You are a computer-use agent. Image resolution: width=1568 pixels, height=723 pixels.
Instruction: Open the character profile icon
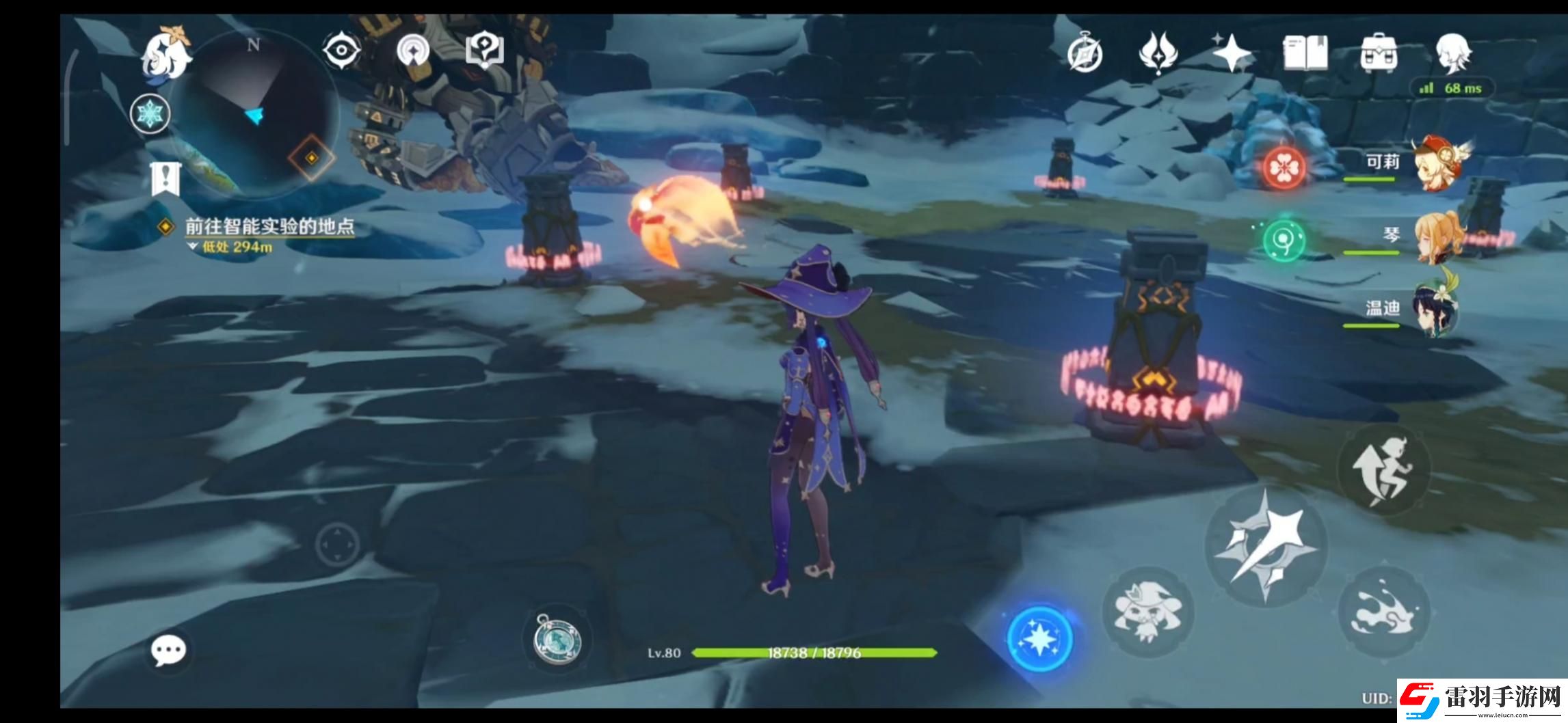point(1452,52)
